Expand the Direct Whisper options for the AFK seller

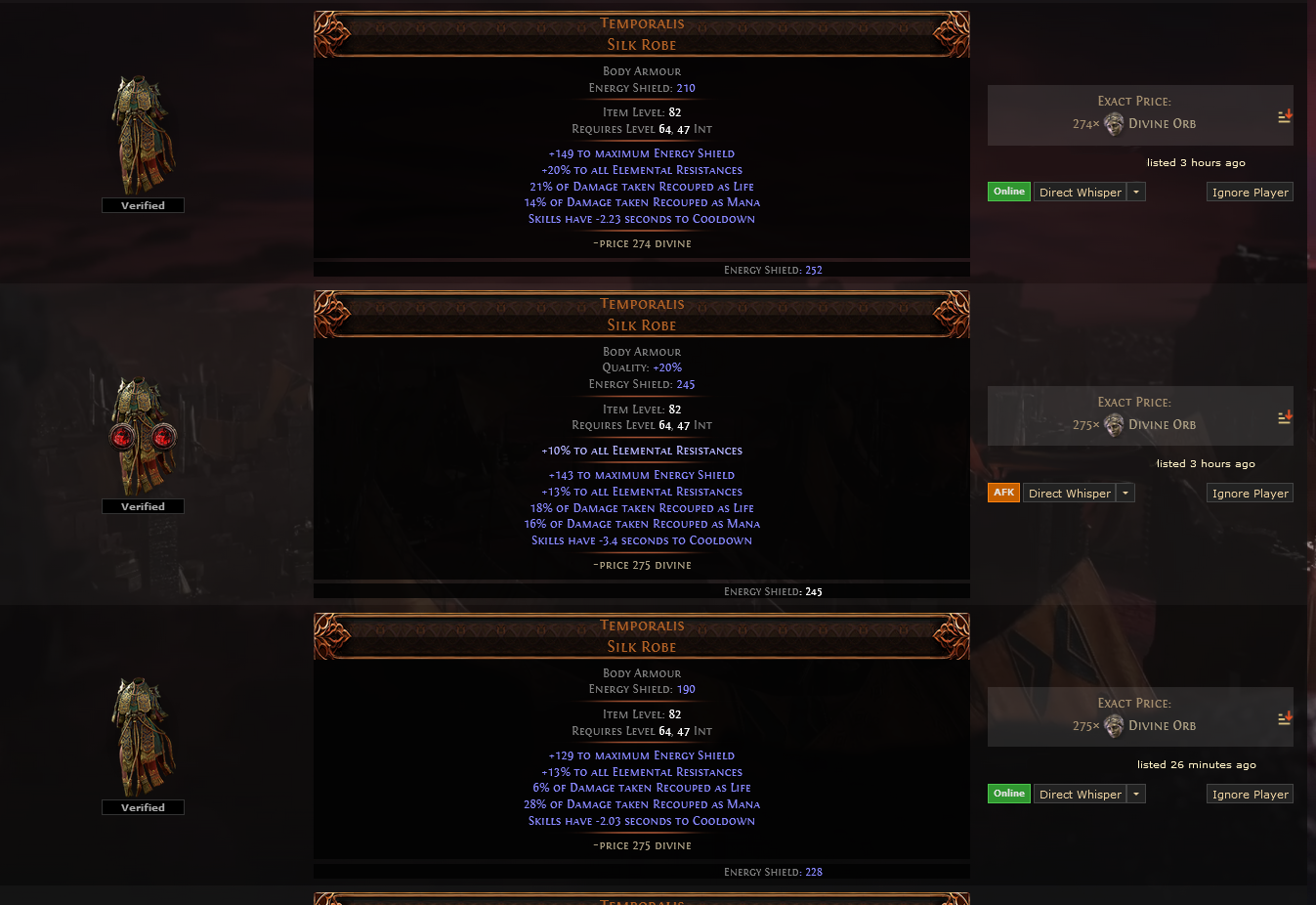point(1125,493)
